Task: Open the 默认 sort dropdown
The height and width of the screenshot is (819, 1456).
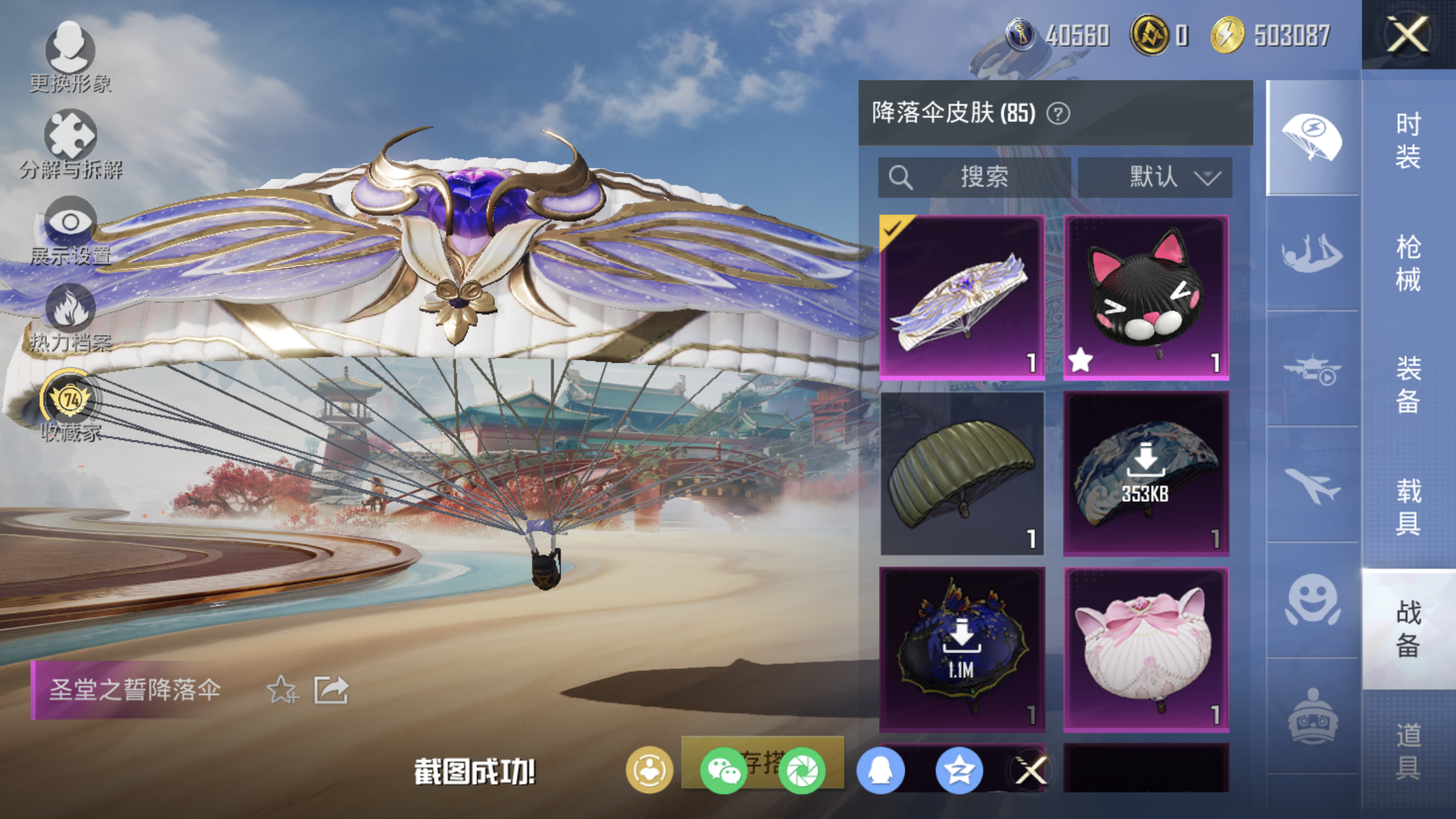Action: (x=1155, y=177)
